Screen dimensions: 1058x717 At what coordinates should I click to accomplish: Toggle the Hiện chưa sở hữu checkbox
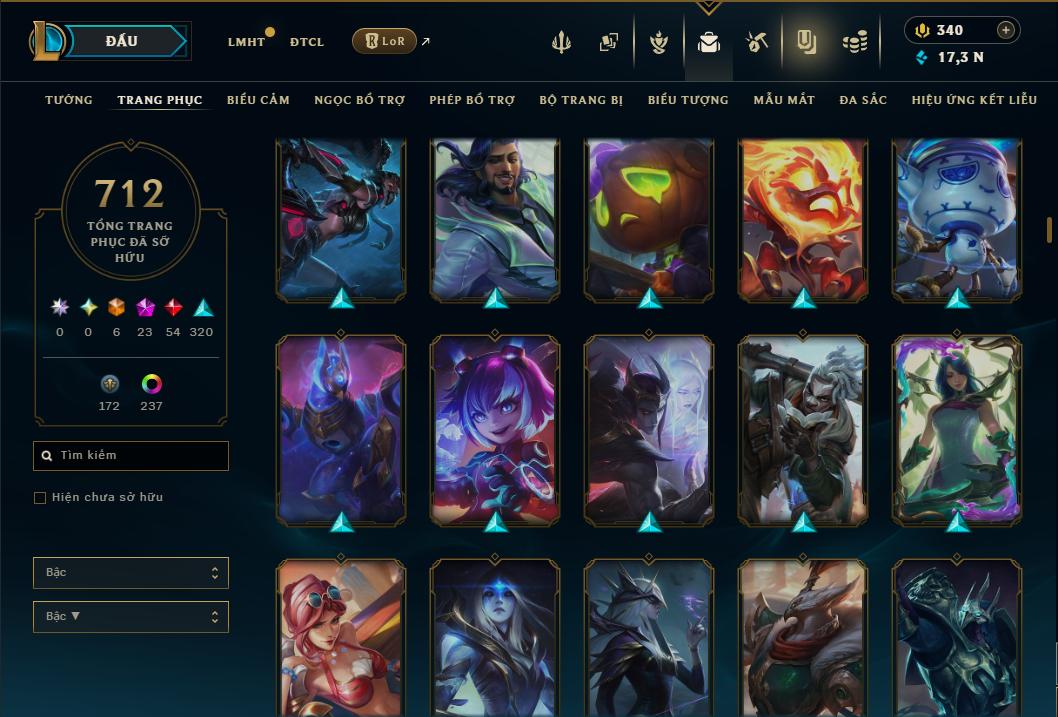coord(40,498)
